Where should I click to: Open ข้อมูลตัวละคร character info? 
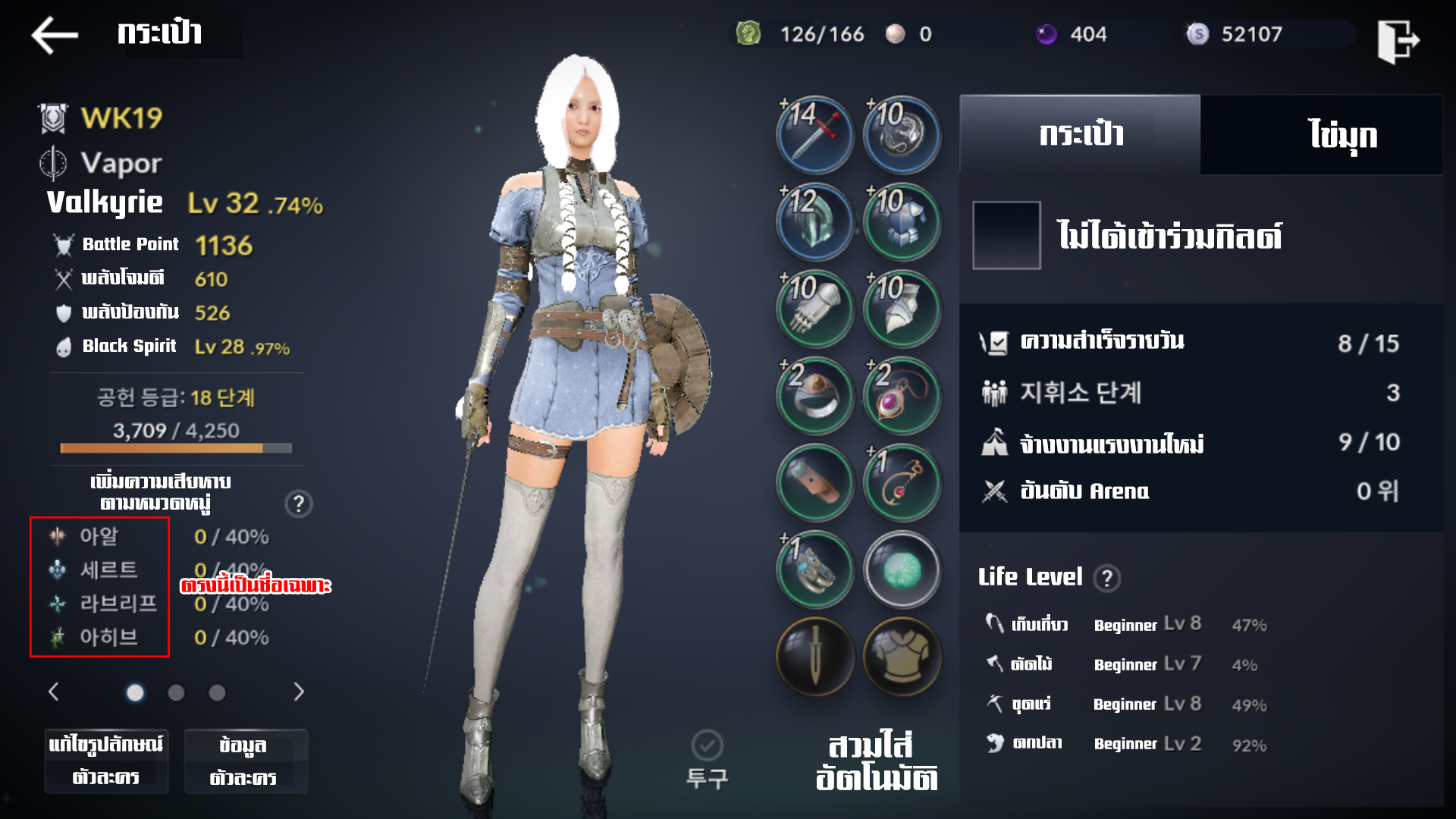[245, 761]
